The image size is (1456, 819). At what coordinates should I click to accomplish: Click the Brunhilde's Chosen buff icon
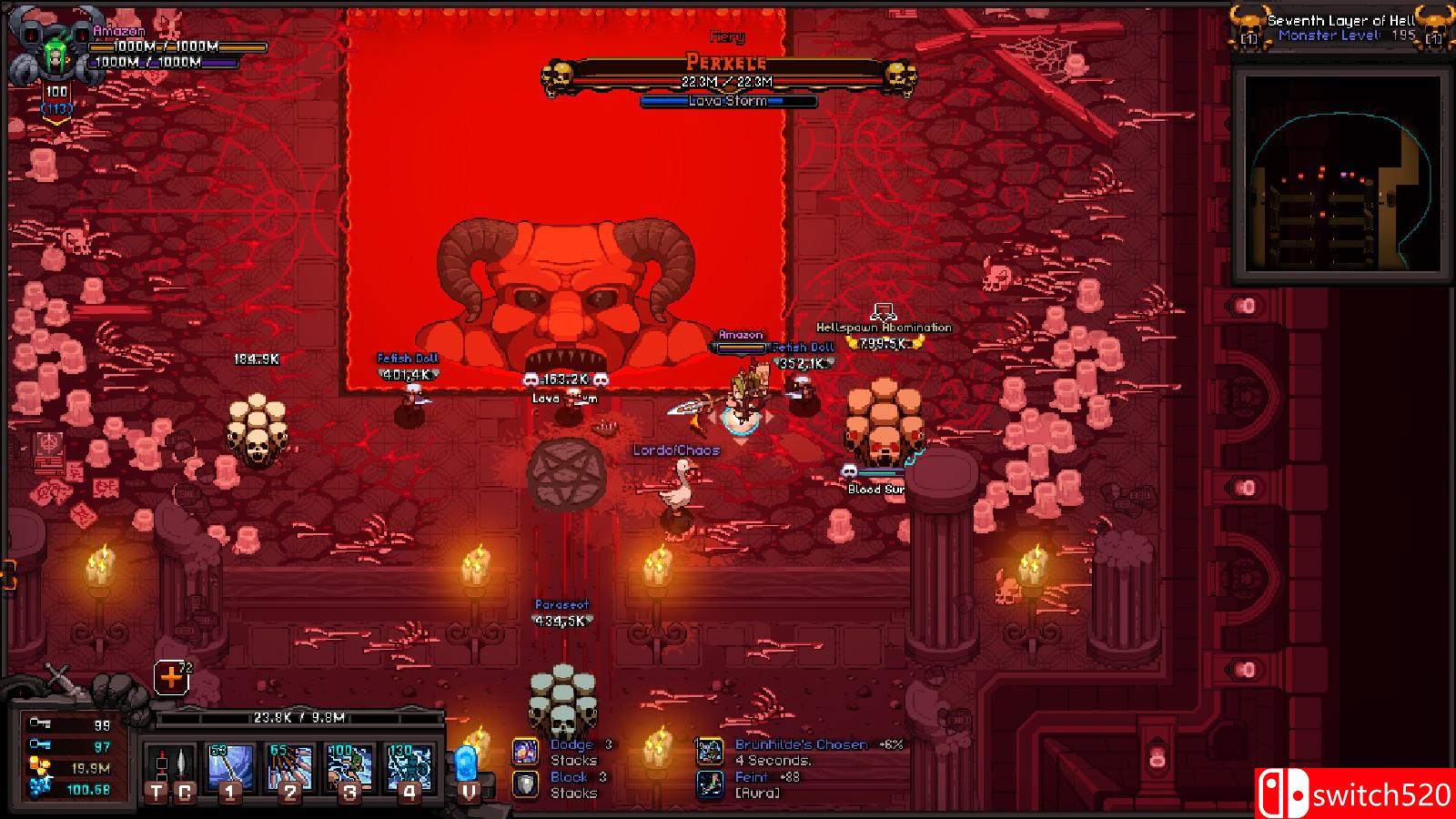(711, 750)
